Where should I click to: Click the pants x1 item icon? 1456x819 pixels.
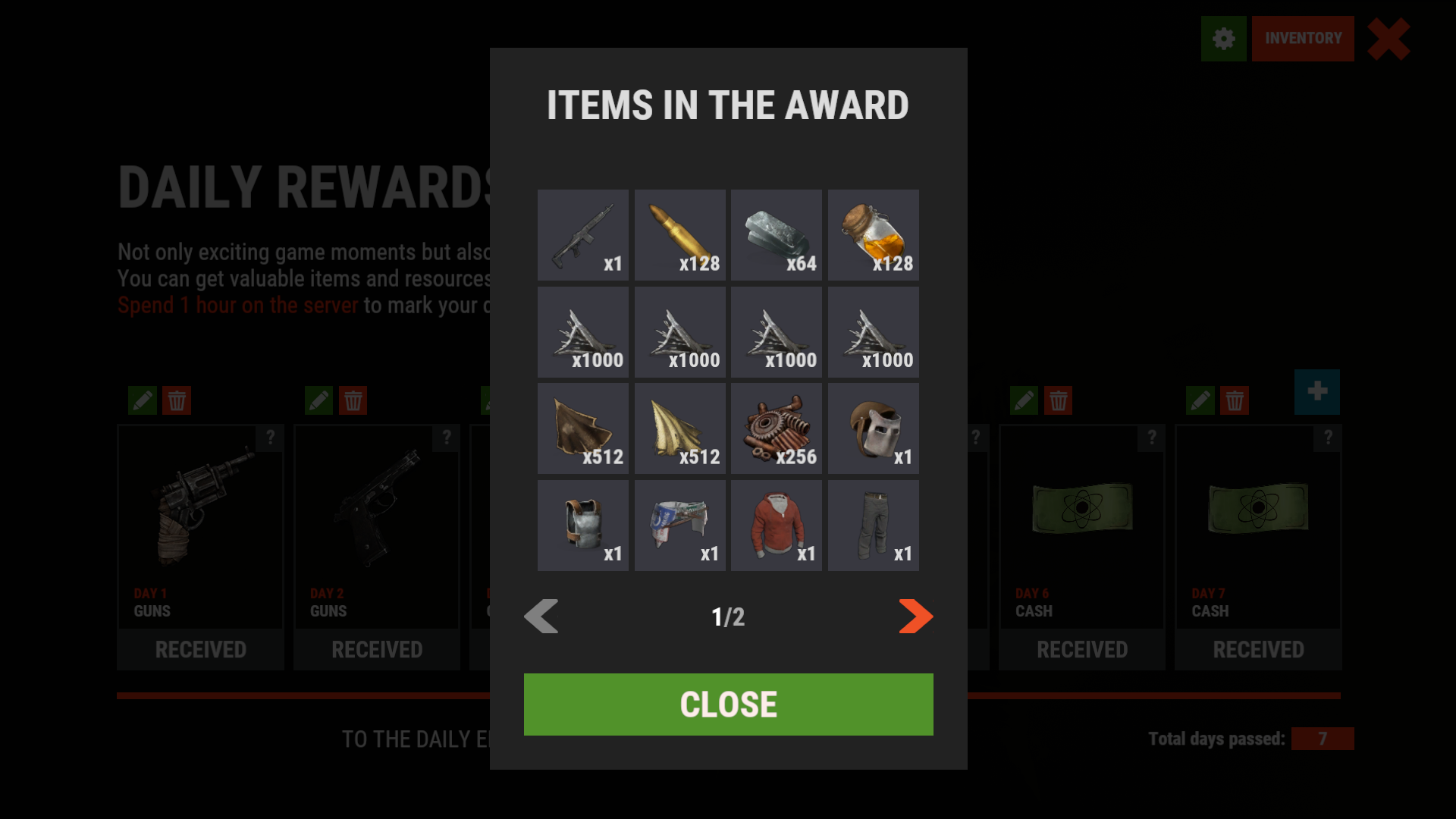click(873, 525)
